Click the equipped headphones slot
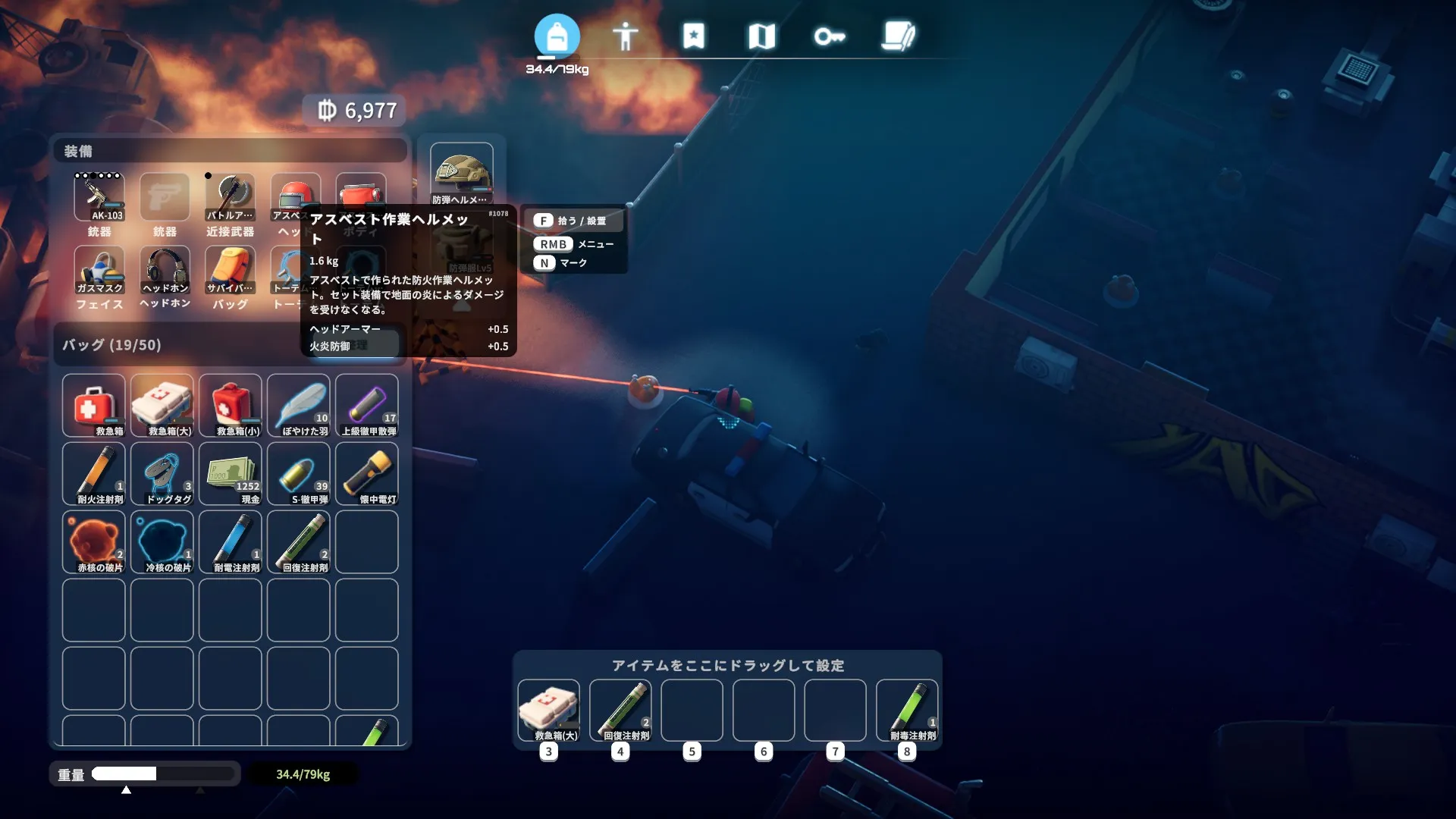 pyautogui.click(x=165, y=271)
